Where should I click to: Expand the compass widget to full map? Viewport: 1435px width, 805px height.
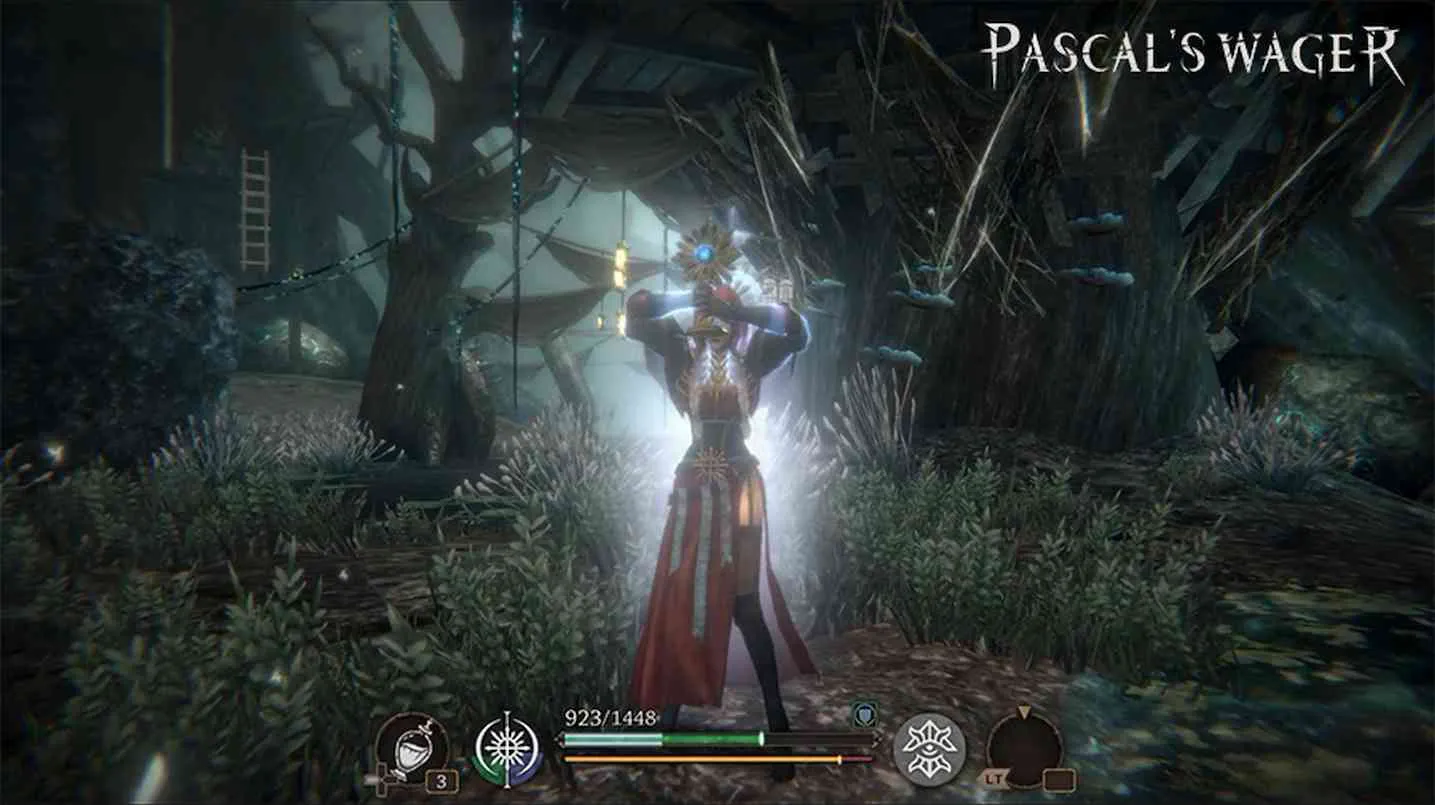(1025, 748)
